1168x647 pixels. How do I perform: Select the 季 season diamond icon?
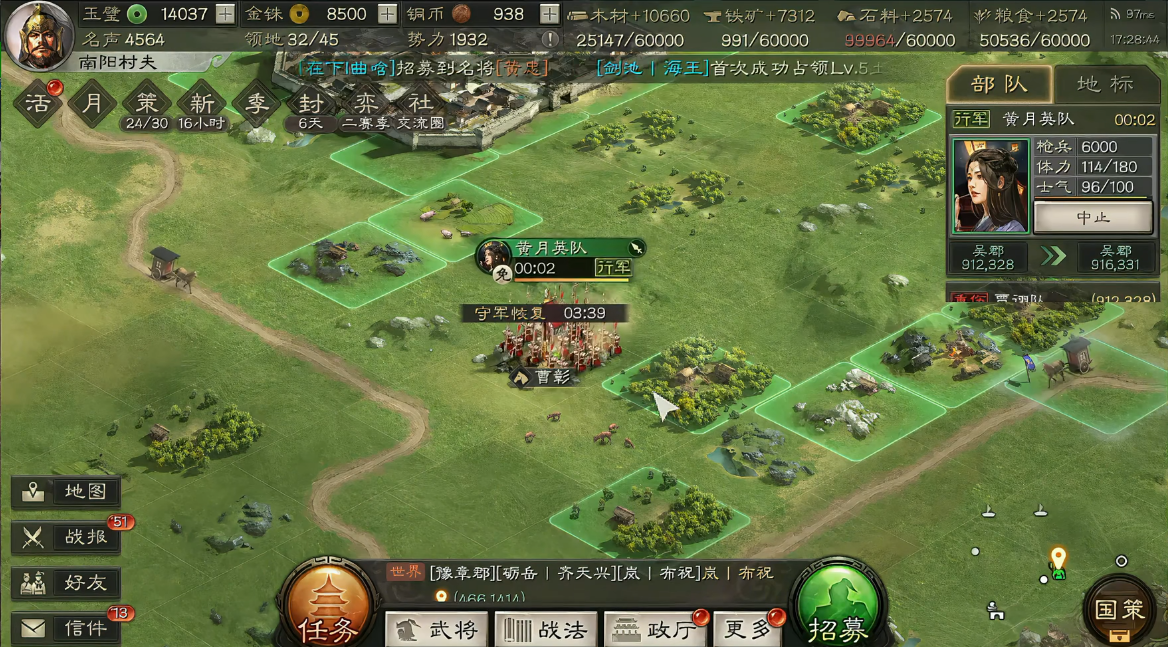257,104
